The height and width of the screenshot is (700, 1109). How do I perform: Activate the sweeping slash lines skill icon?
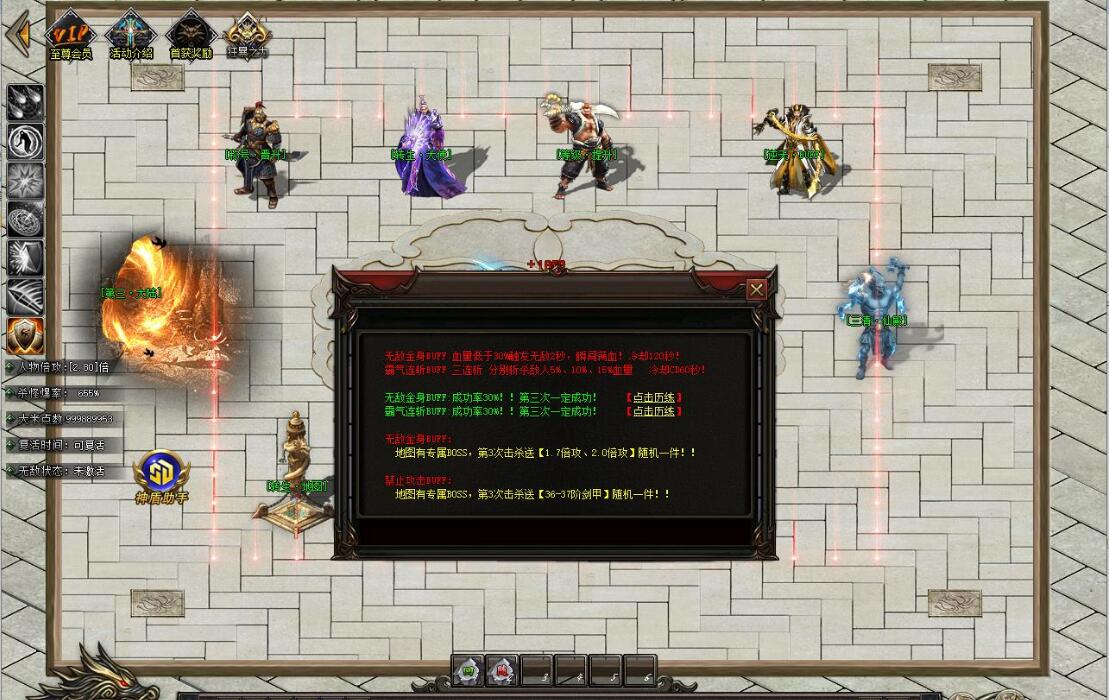[25, 296]
